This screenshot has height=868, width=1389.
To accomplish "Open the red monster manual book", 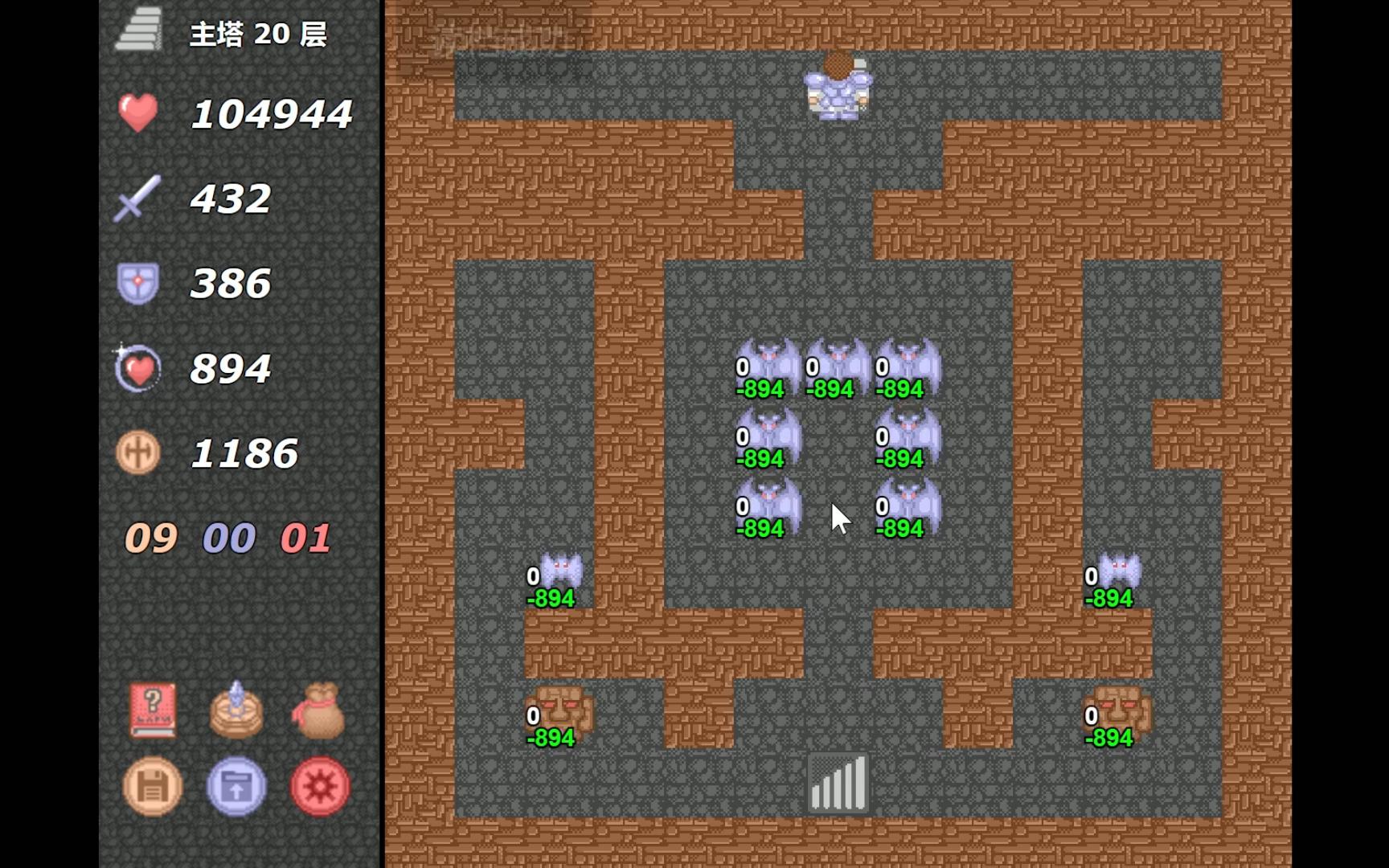I will pos(153,710).
